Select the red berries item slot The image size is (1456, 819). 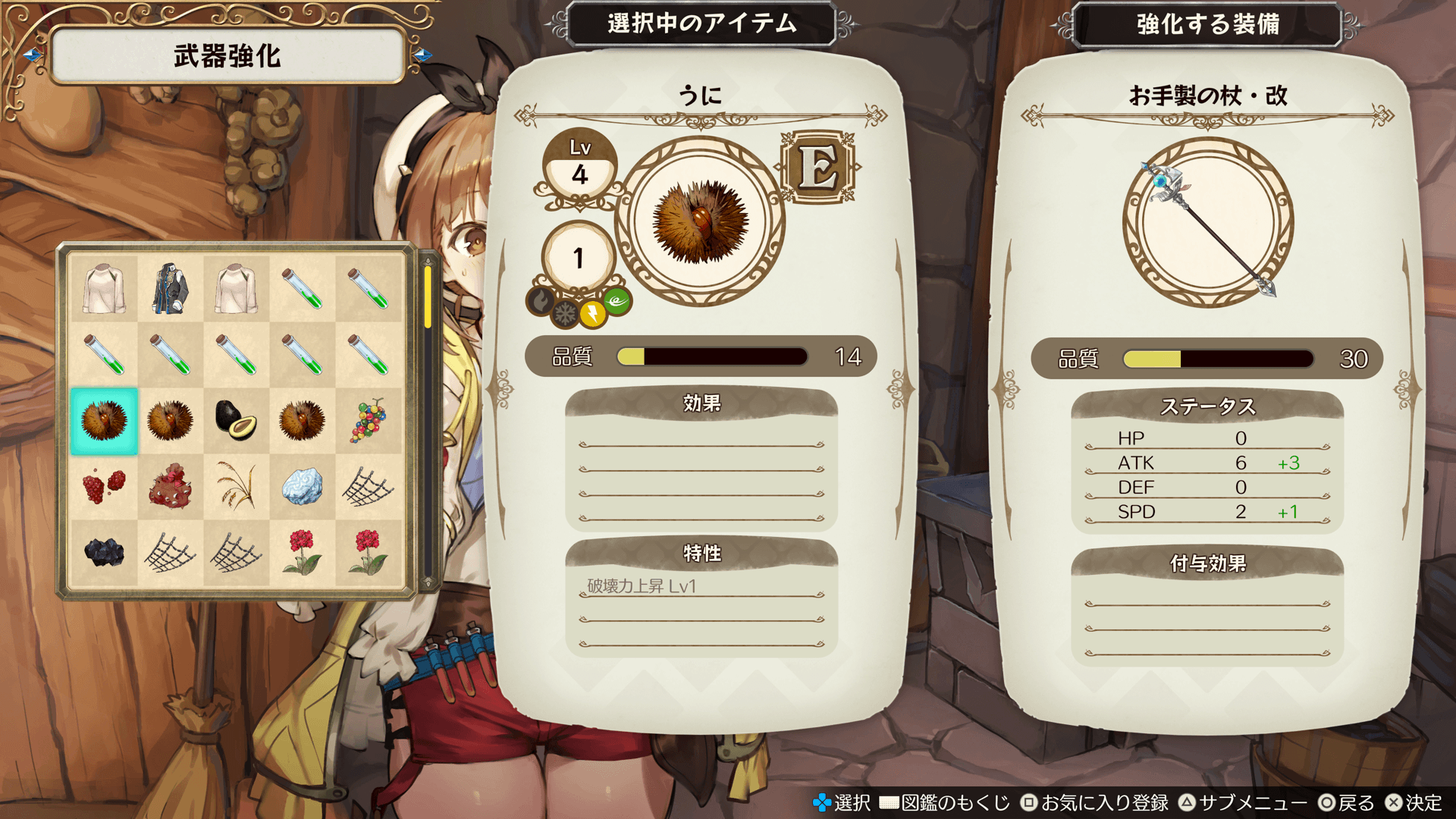point(104,486)
